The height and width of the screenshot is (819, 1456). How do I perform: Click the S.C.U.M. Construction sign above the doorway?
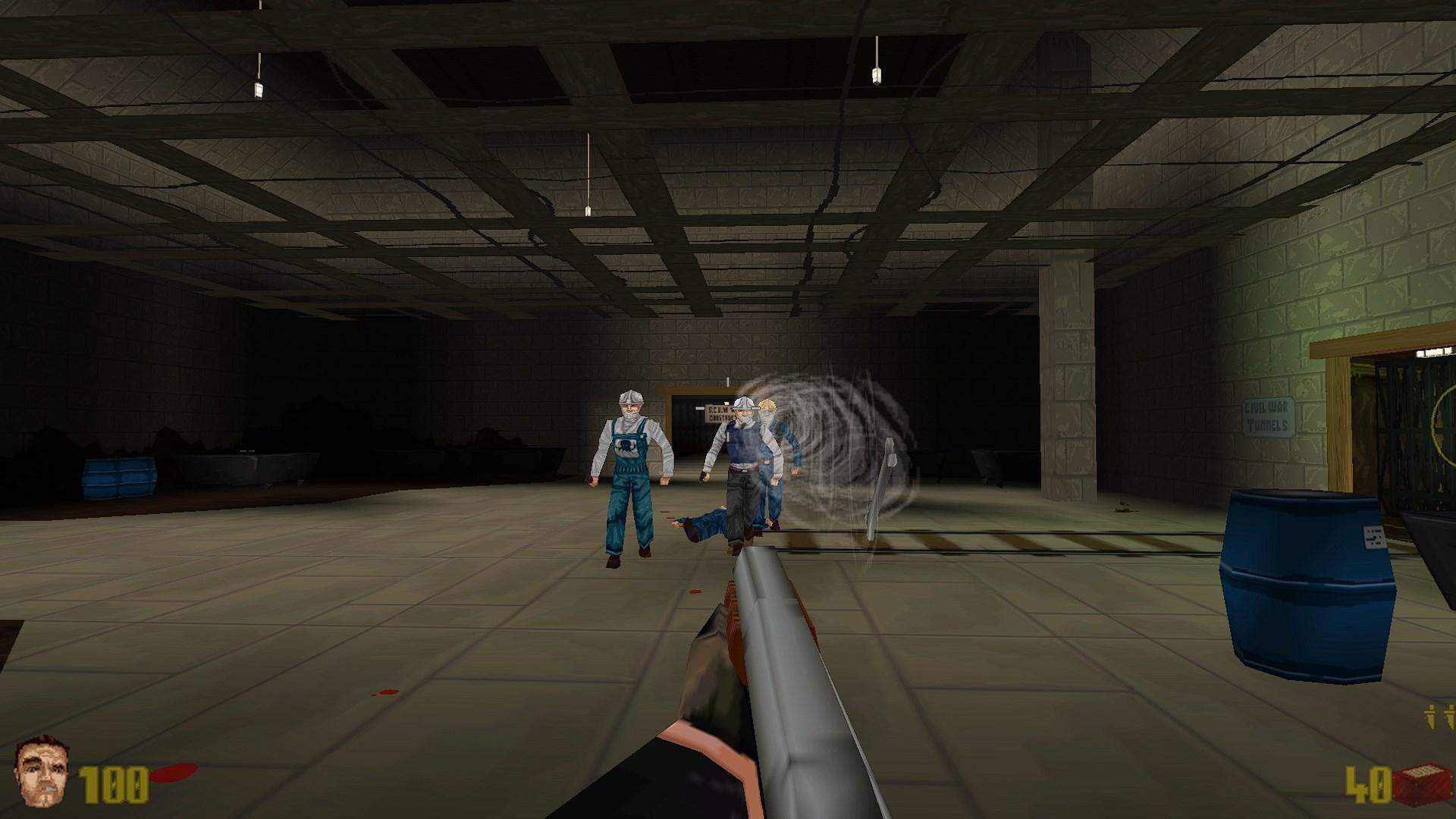pyautogui.click(x=717, y=415)
